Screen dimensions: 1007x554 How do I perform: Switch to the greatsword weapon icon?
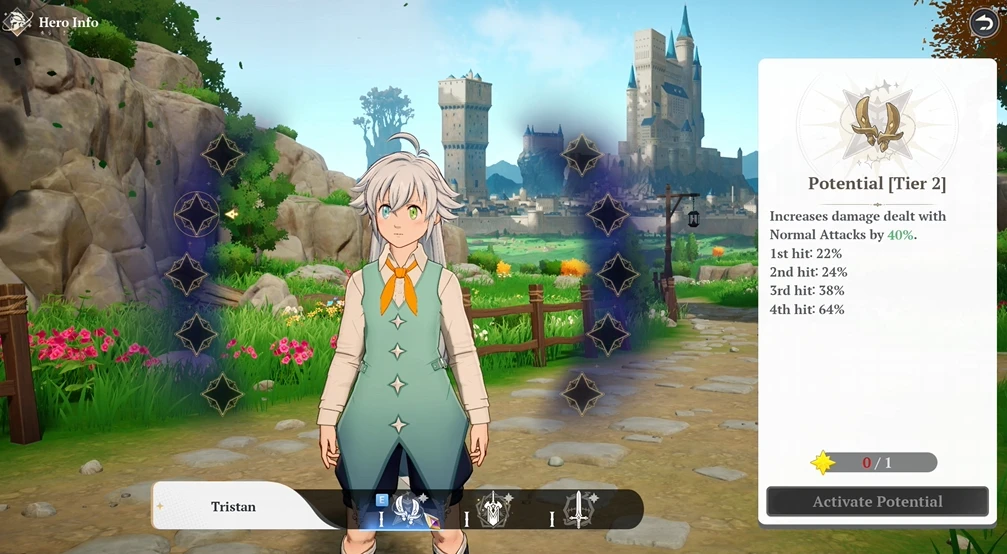[x=493, y=511]
